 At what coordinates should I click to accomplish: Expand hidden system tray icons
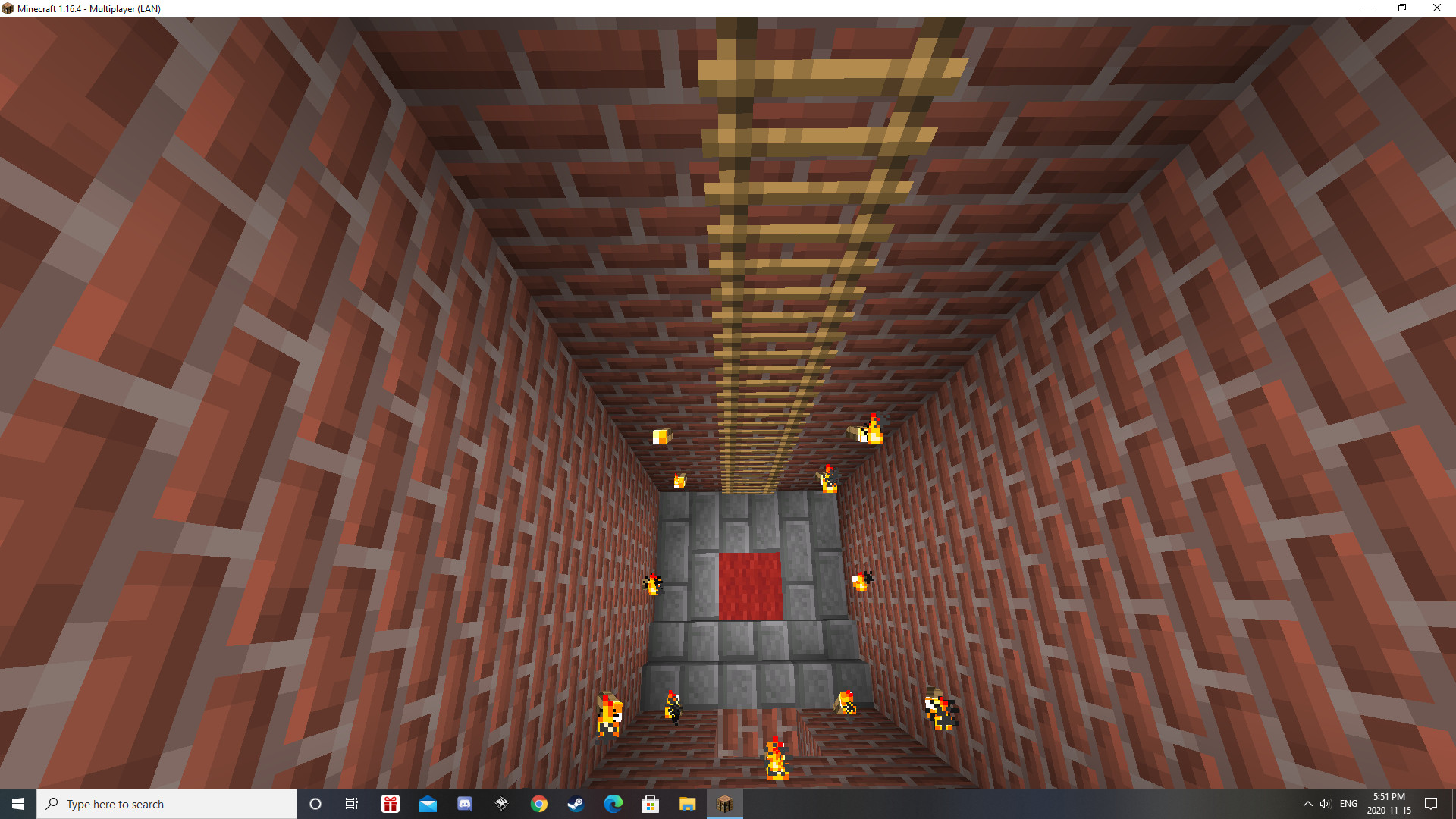pyautogui.click(x=1308, y=803)
